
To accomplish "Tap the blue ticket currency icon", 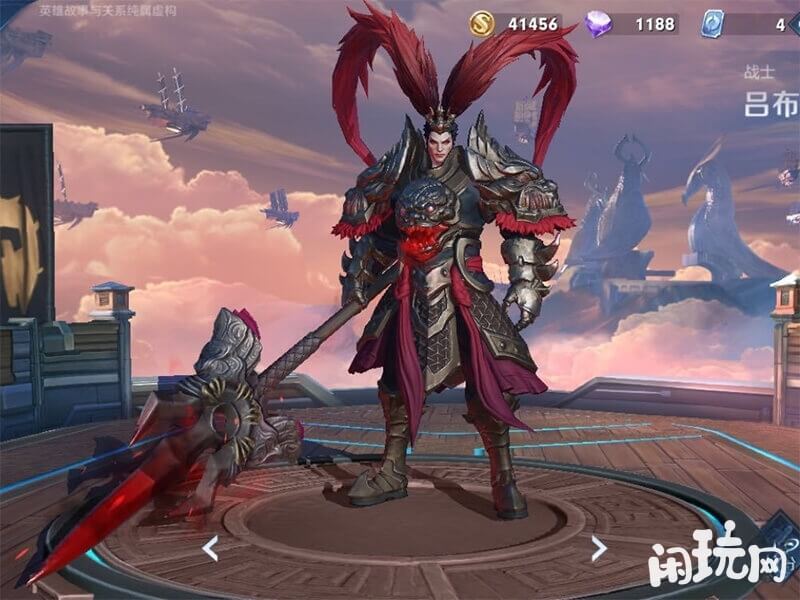I will point(712,24).
